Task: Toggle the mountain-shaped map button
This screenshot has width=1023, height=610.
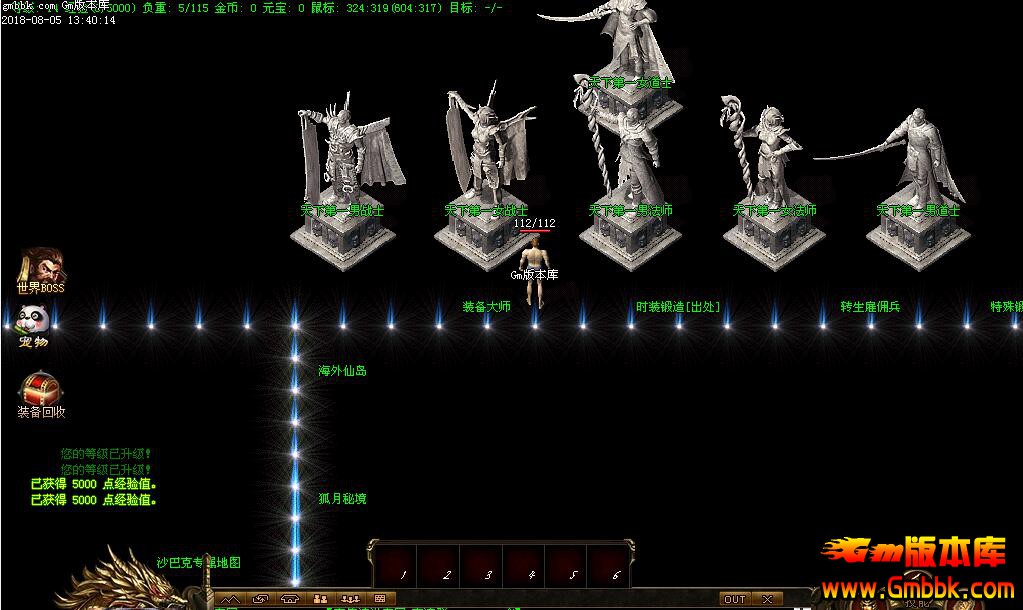Action: pyautogui.click(x=231, y=599)
